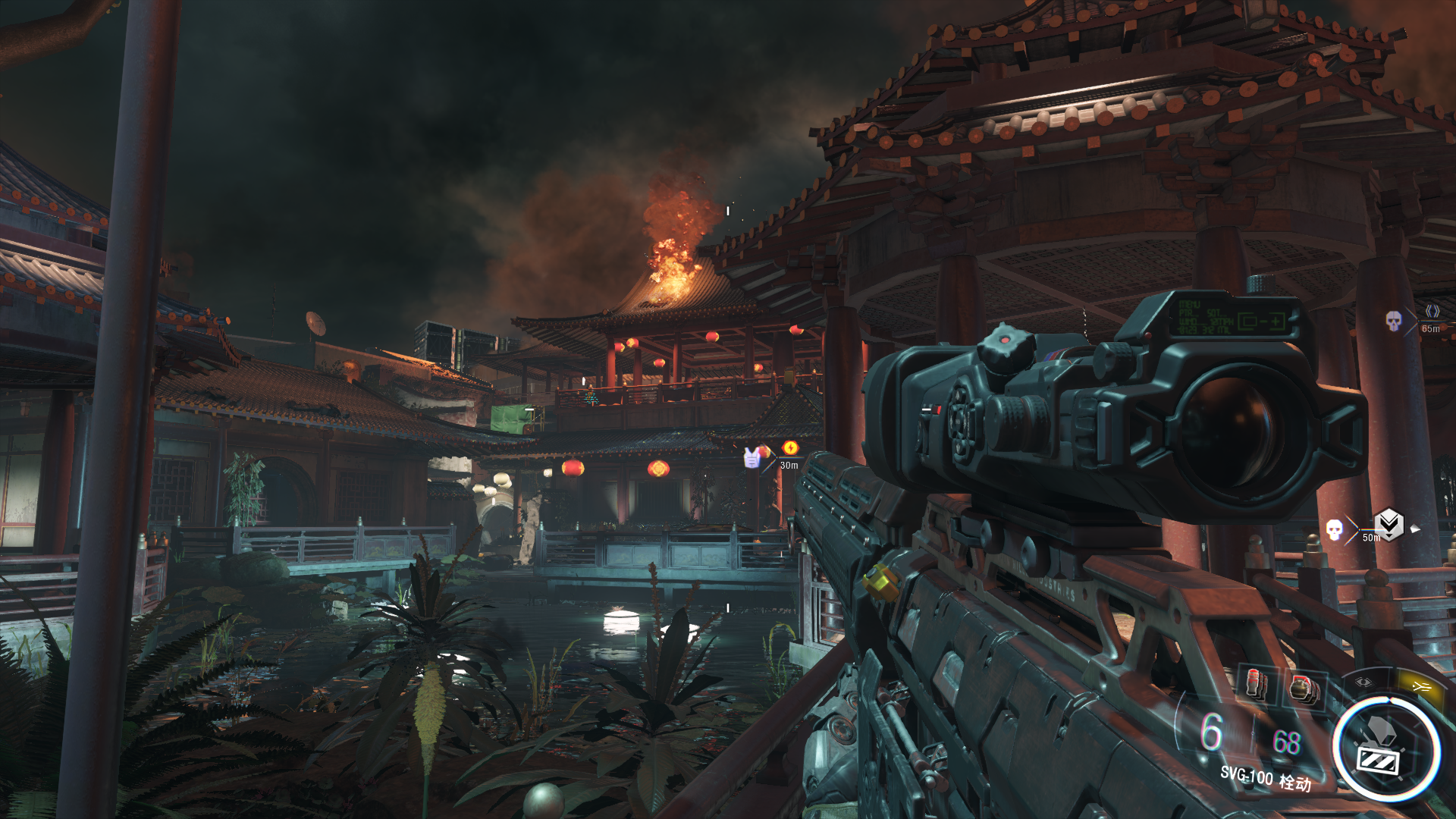
Task: Click the lightning bolt hexagon marker at 30m
Action: point(790,447)
